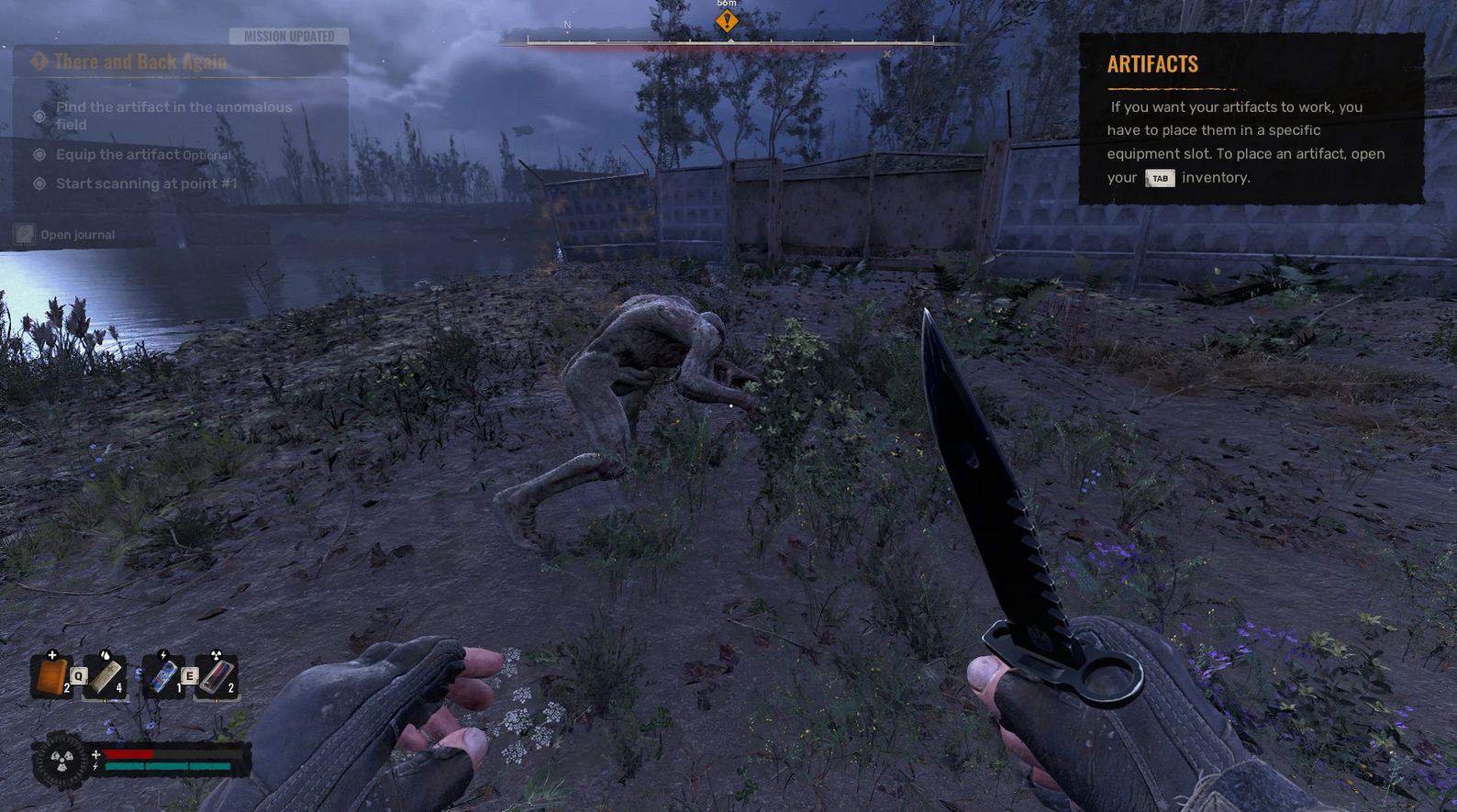Select the Find the artifact objective
Image resolution: width=1457 pixels, height=812 pixels.
[173, 116]
